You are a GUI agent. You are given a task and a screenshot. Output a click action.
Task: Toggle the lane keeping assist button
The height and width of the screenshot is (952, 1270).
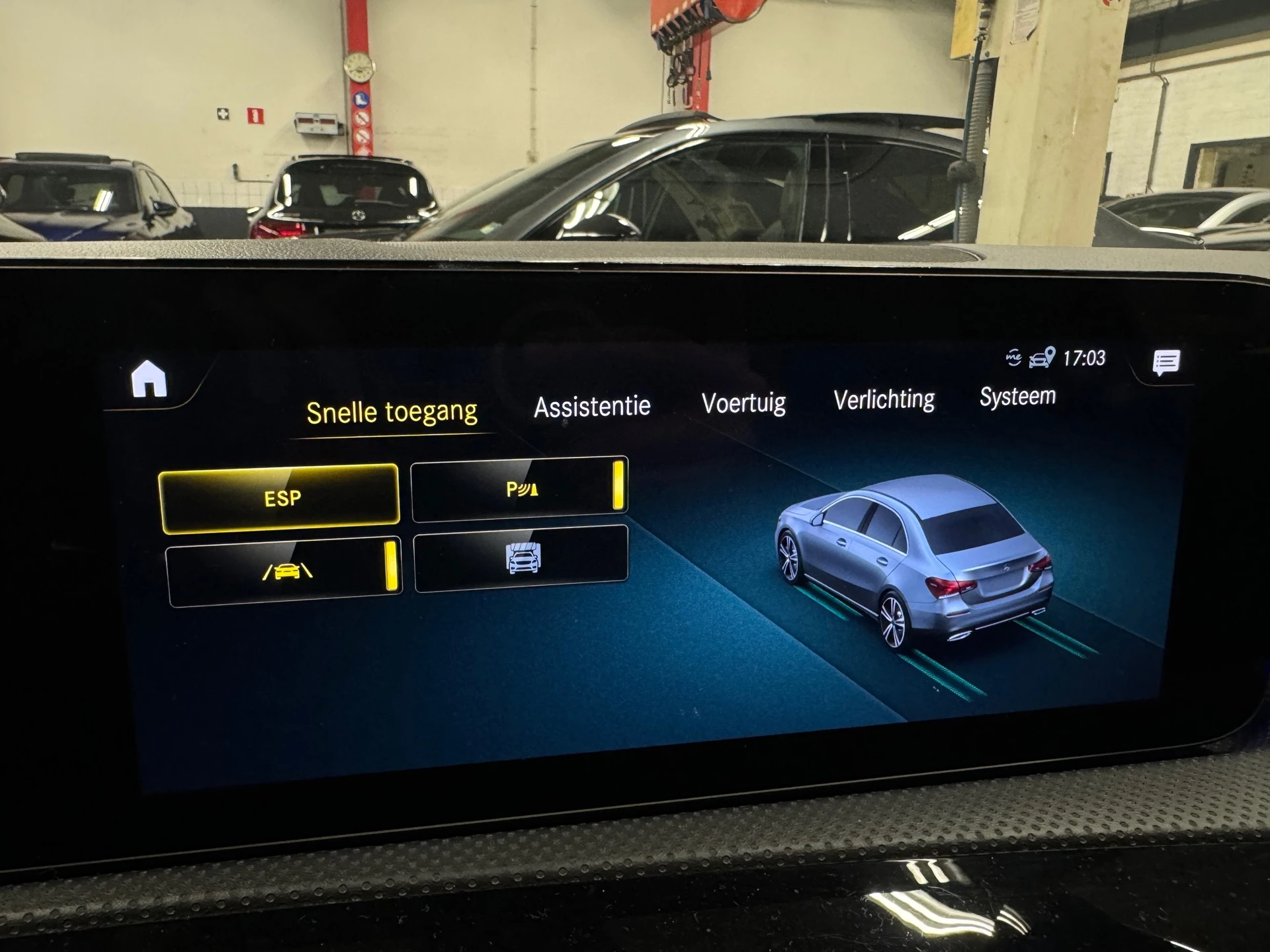285,571
